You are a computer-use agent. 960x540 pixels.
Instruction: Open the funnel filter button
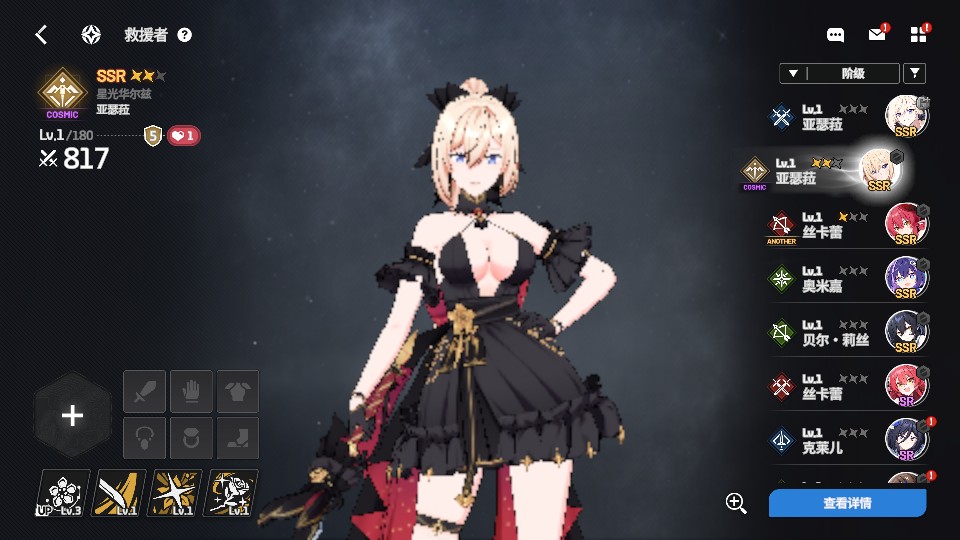914,73
